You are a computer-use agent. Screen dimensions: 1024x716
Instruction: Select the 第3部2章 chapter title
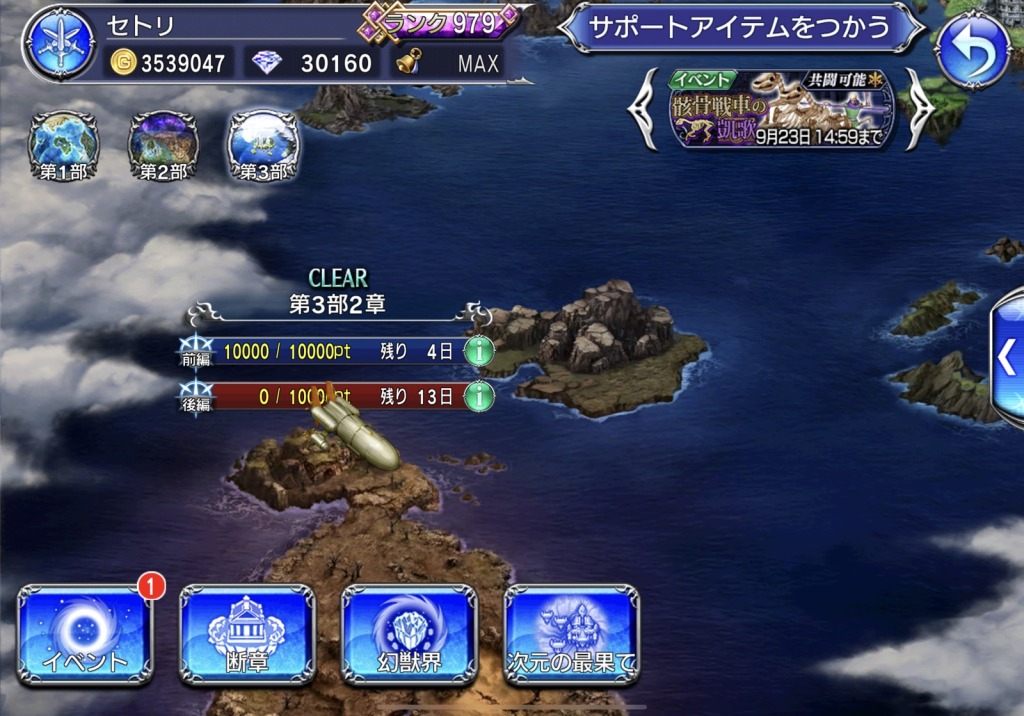[337, 304]
